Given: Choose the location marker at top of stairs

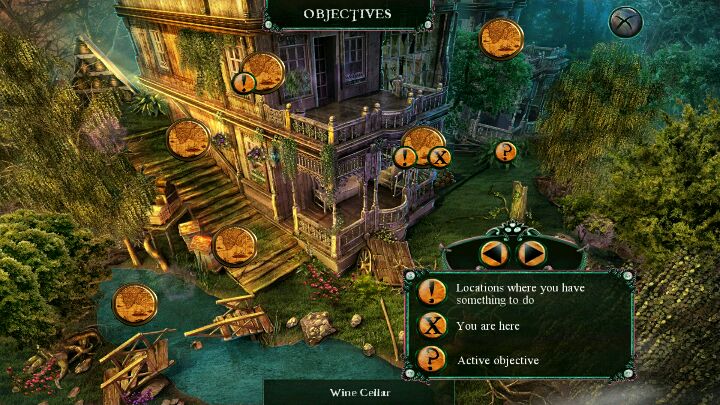Looking at the screenshot, I should coord(188,140).
